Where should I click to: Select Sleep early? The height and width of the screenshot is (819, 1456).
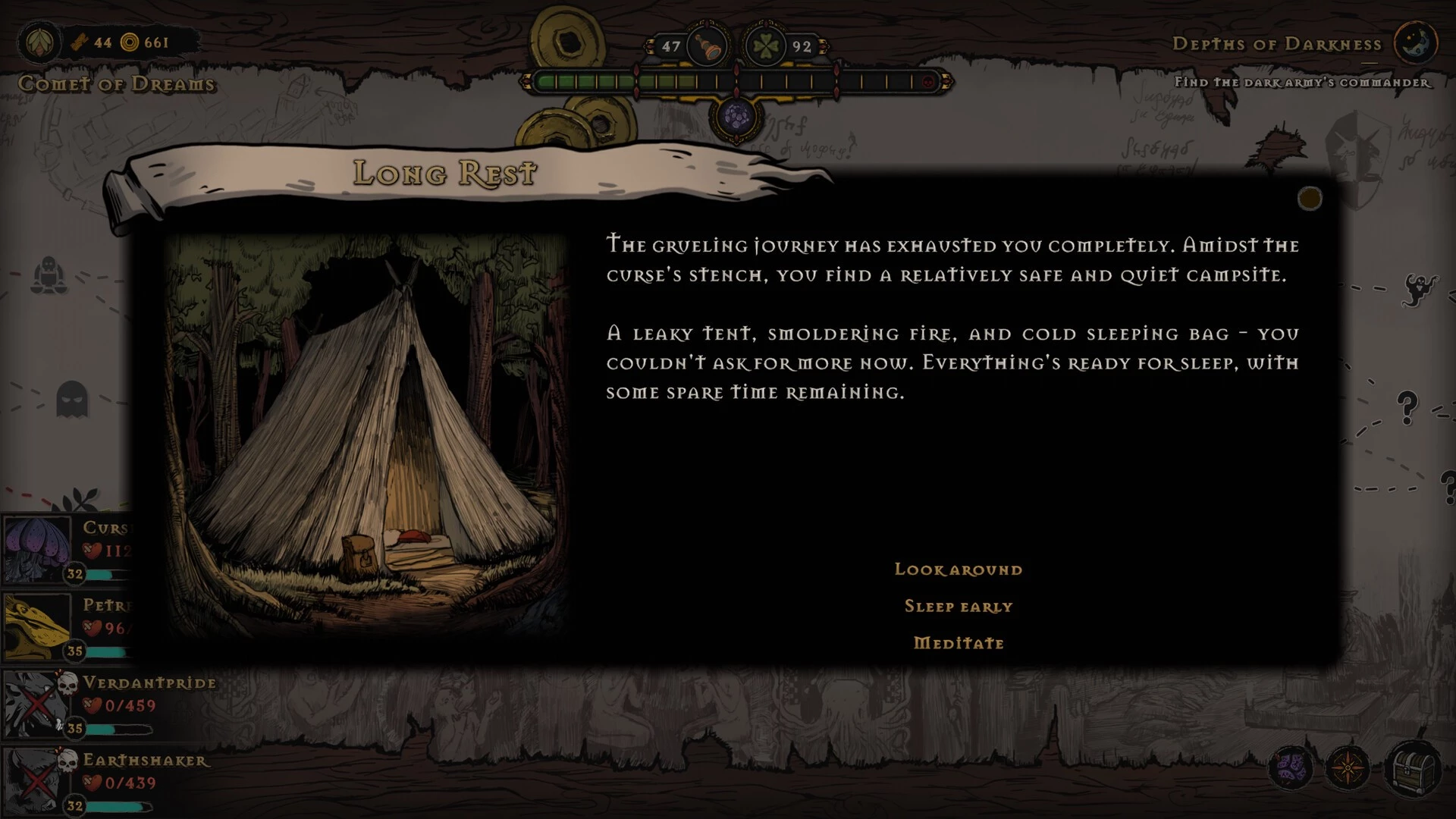tap(958, 607)
